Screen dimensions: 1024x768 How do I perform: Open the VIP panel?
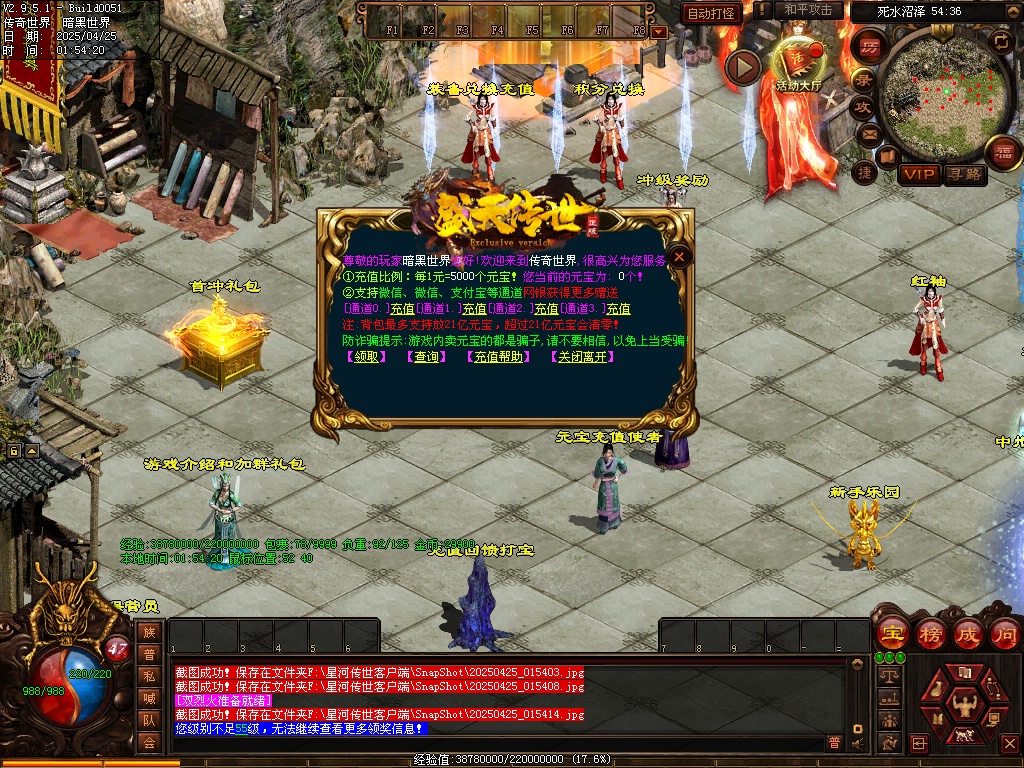(x=918, y=174)
